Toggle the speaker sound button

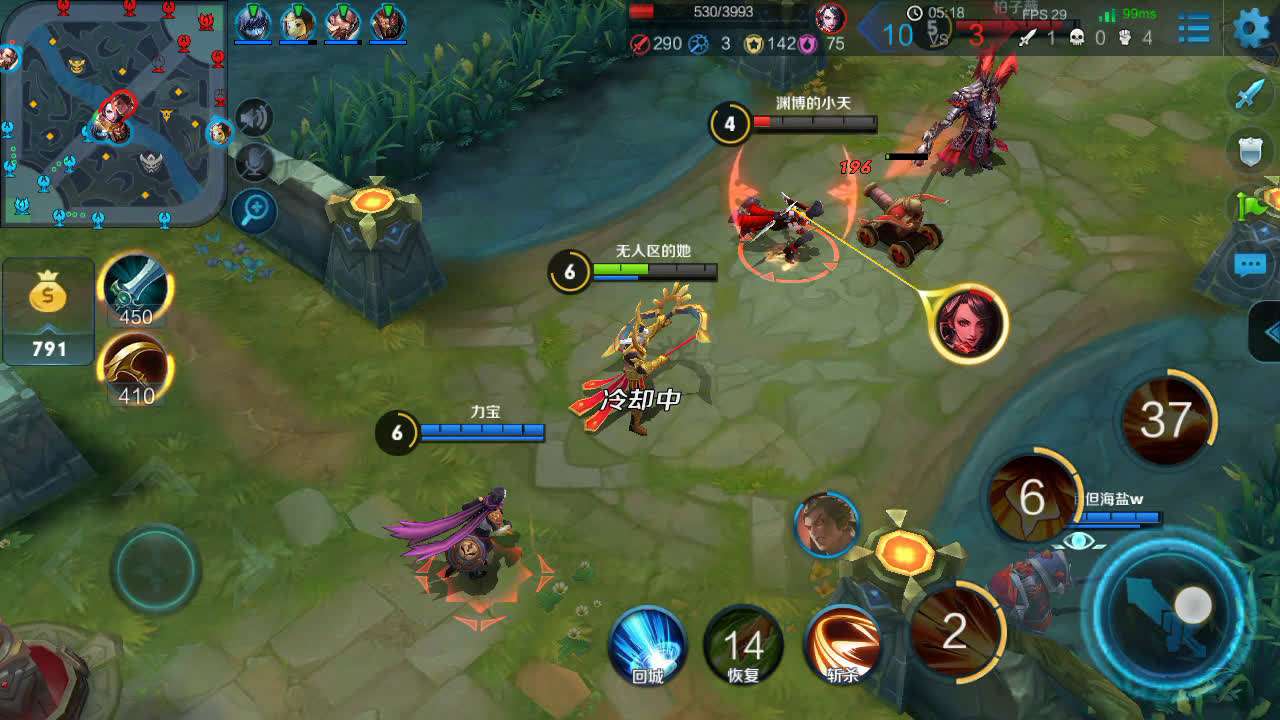click(255, 118)
